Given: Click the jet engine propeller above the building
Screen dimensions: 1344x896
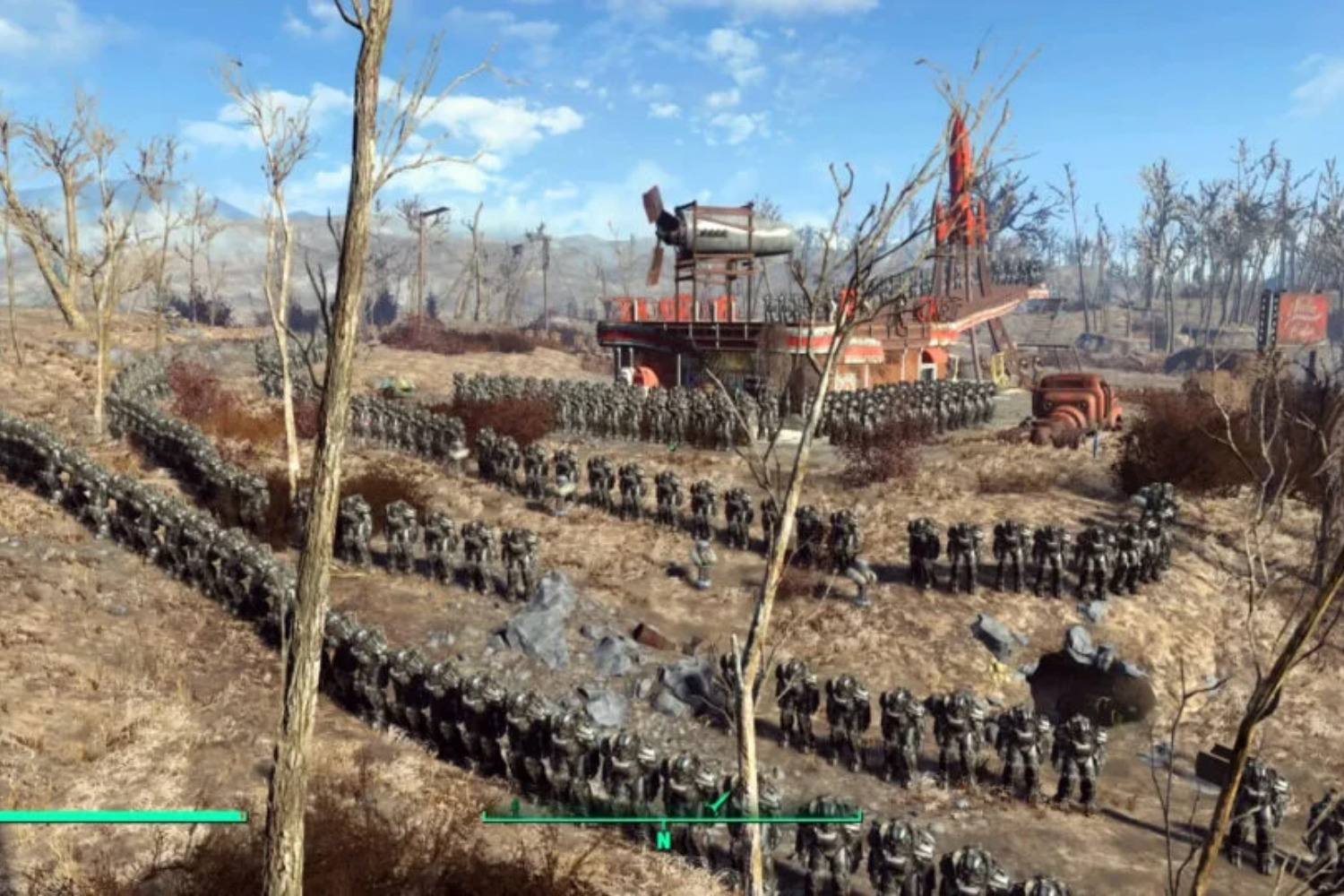Looking at the screenshot, I should point(659,222).
